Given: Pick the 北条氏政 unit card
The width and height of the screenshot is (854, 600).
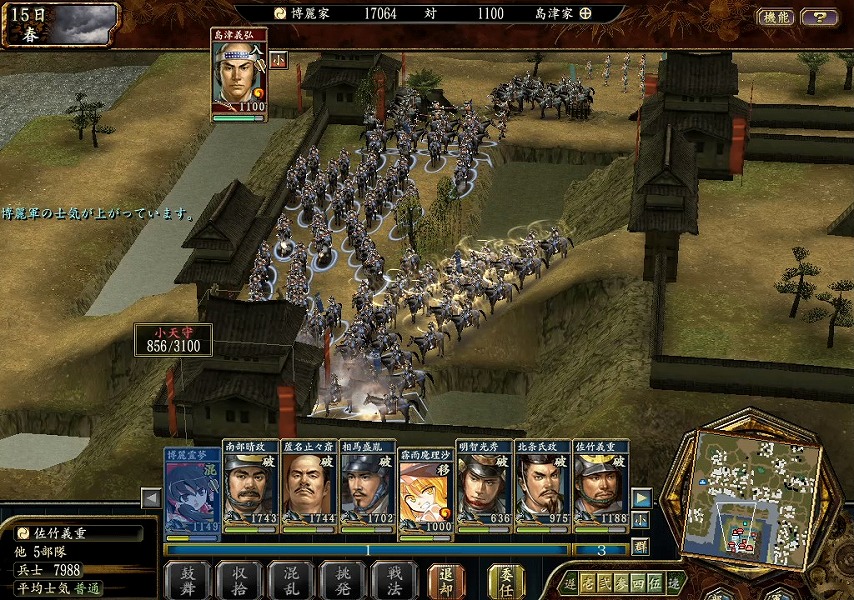Looking at the screenshot, I should pos(543,489).
